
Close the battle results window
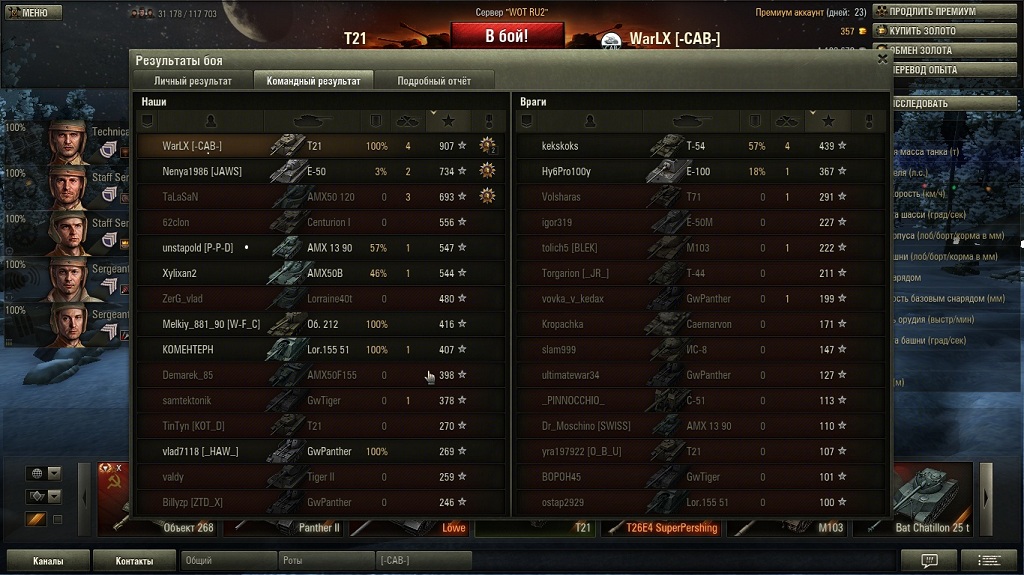click(x=882, y=59)
